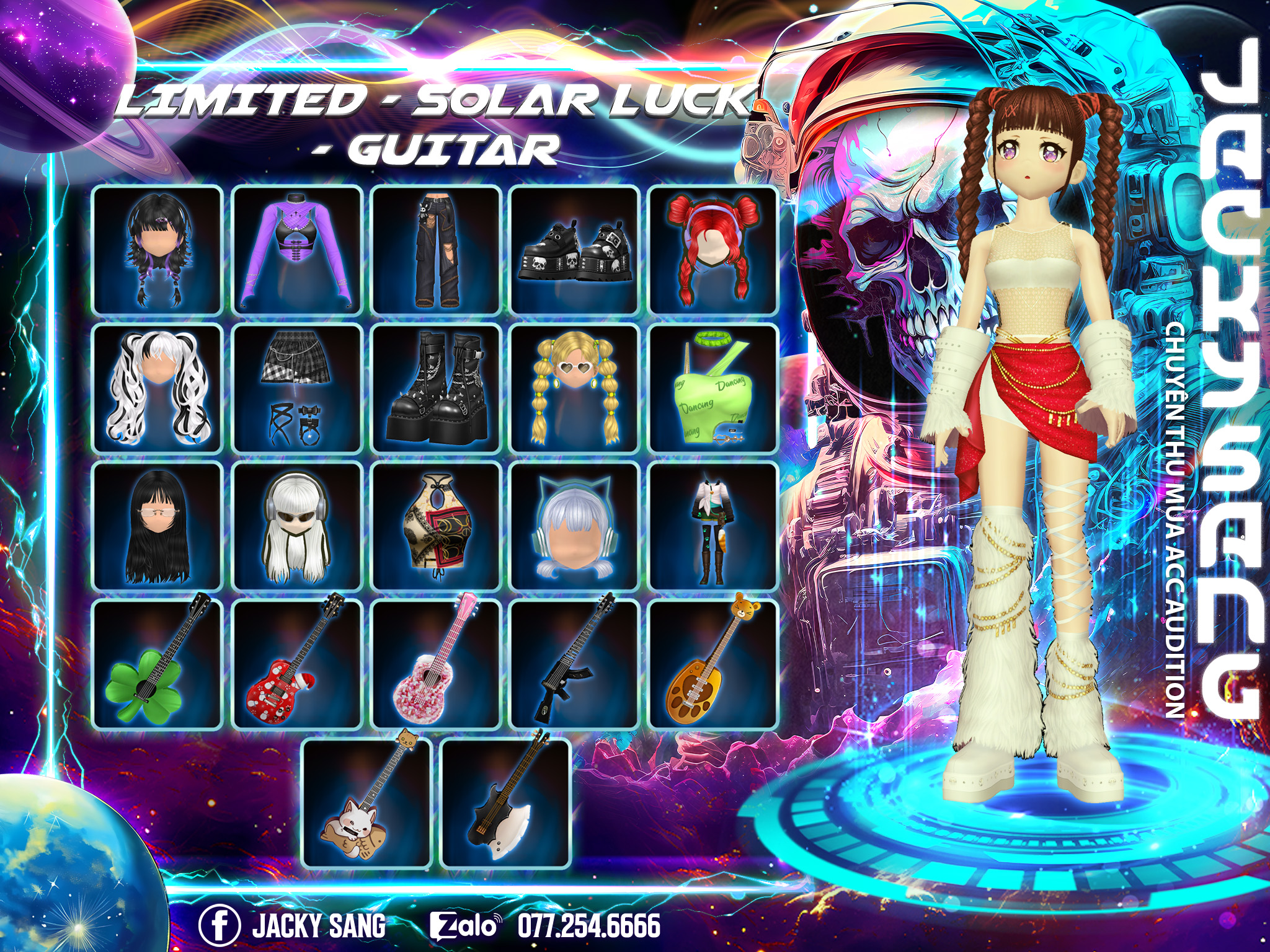Image resolution: width=1270 pixels, height=952 pixels.
Task: Select the black battle axe guitar
Action: point(505,804)
